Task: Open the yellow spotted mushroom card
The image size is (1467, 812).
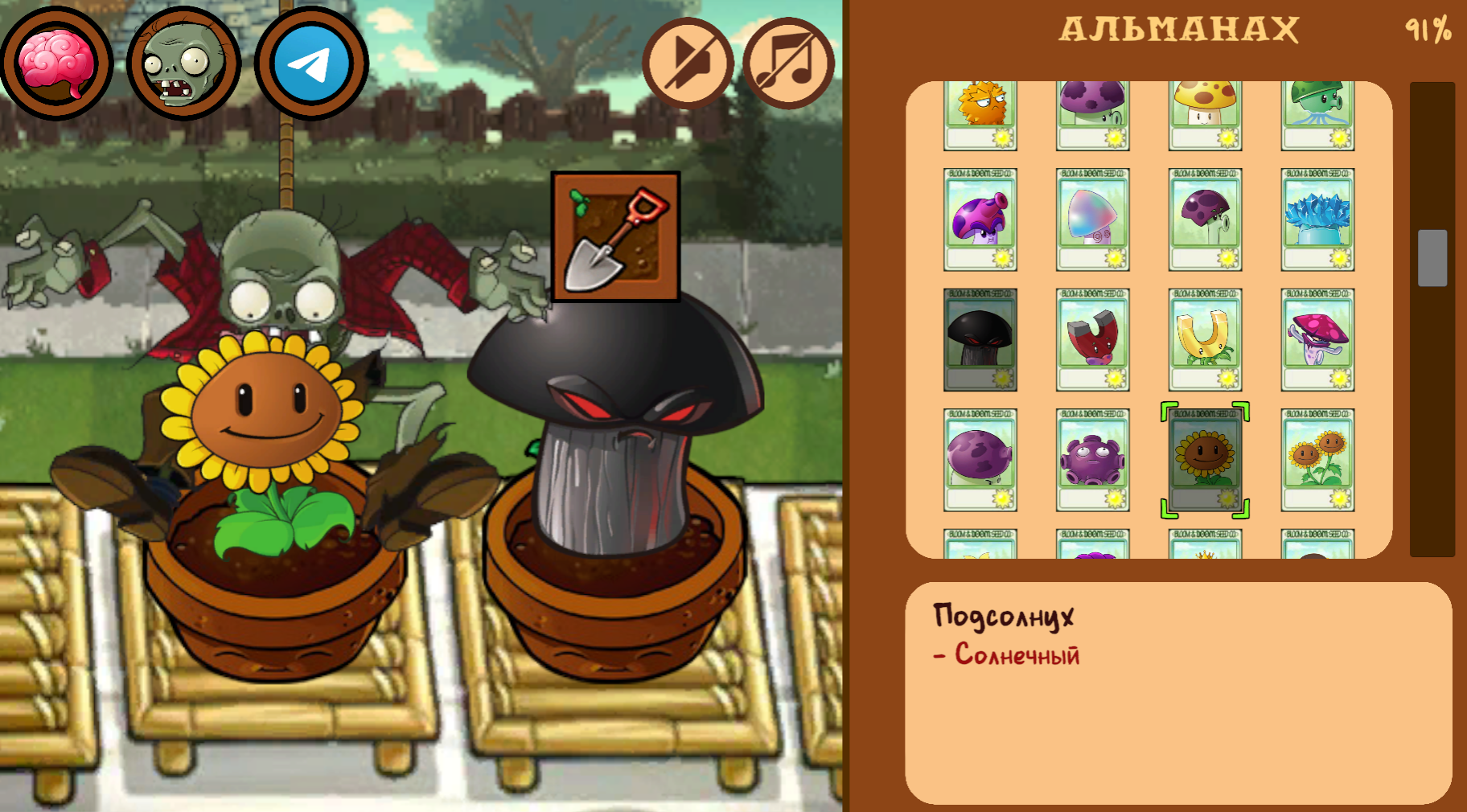Action: pyautogui.click(x=1205, y=113)
